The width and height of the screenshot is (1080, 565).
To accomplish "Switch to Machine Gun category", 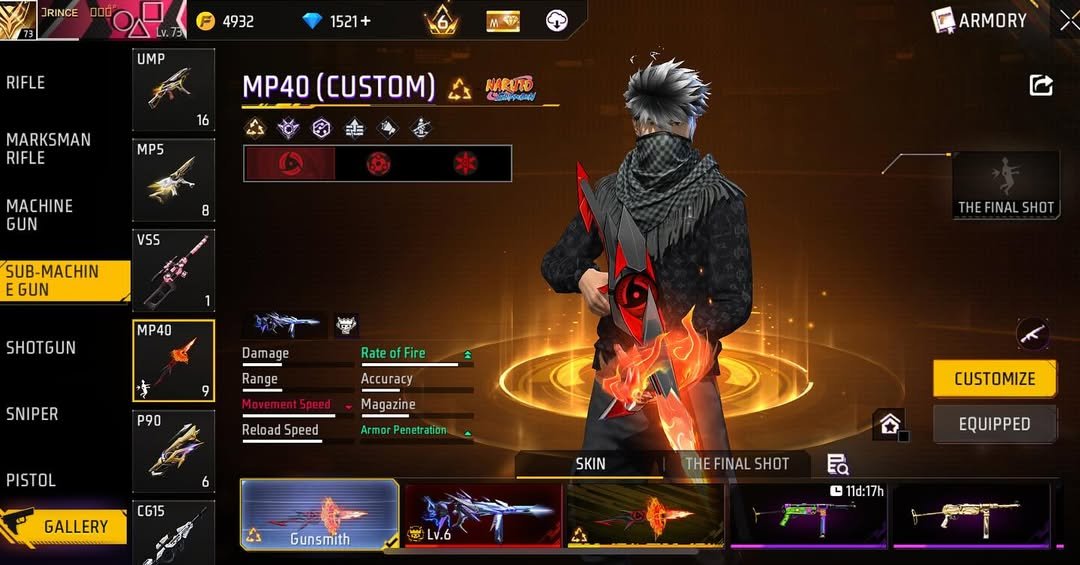I will point(40,215).
